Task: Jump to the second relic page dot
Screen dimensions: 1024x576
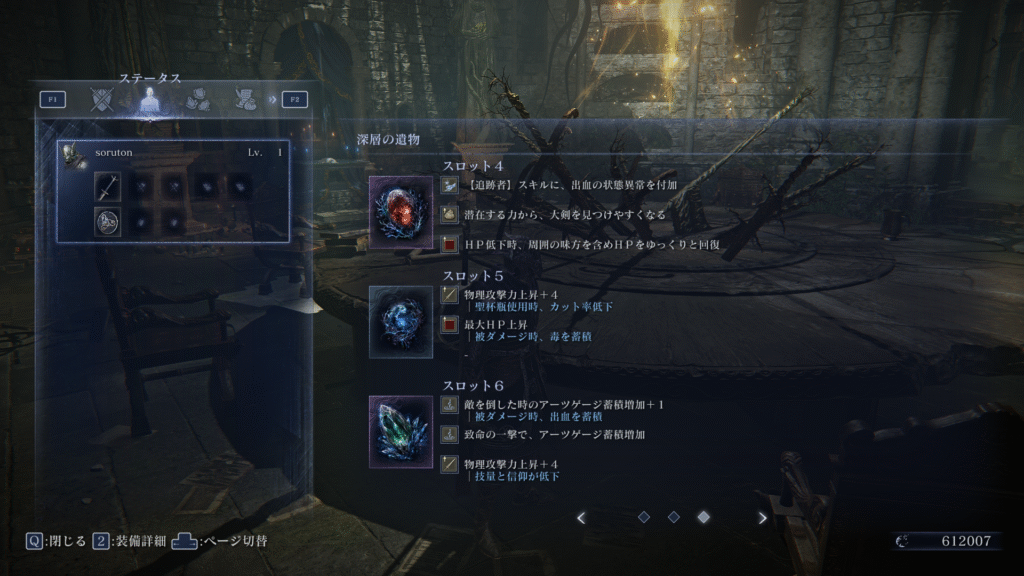Action: point(673,517)
